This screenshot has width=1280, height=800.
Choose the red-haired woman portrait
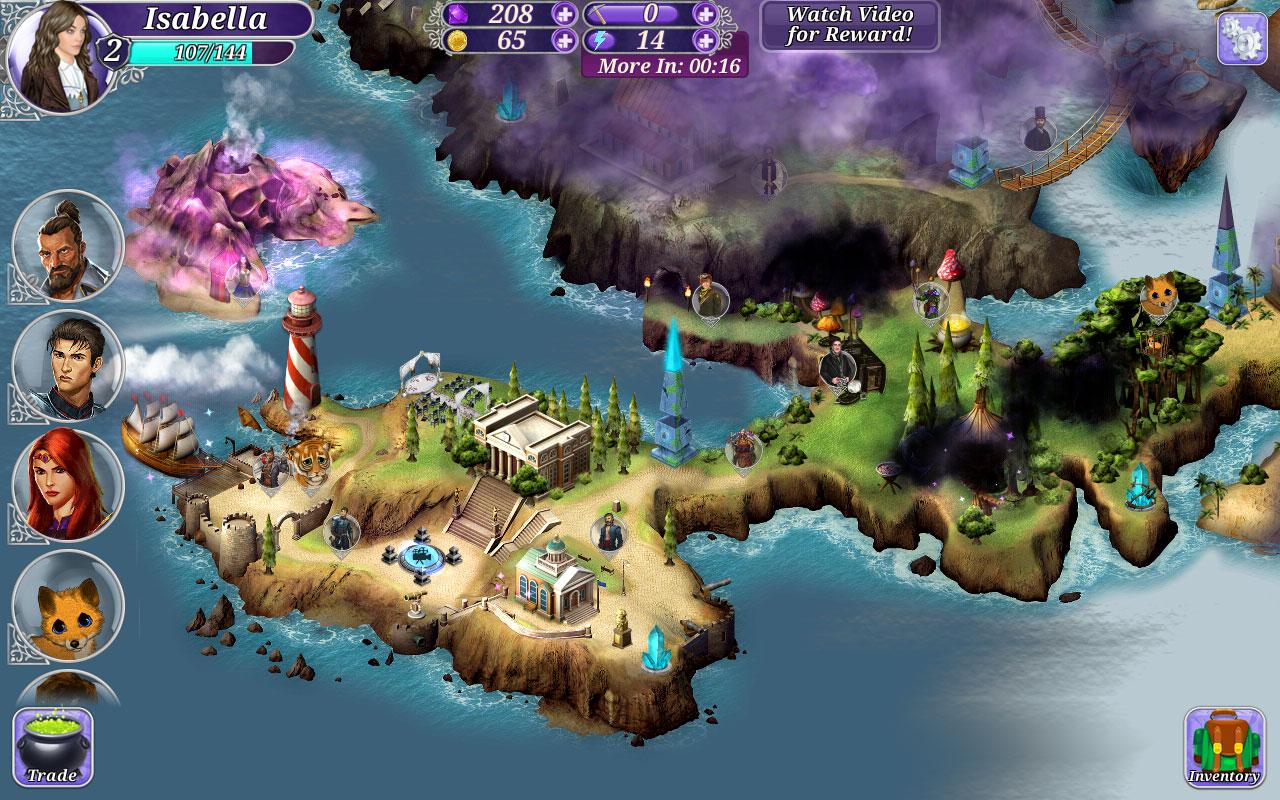point(67,486)
